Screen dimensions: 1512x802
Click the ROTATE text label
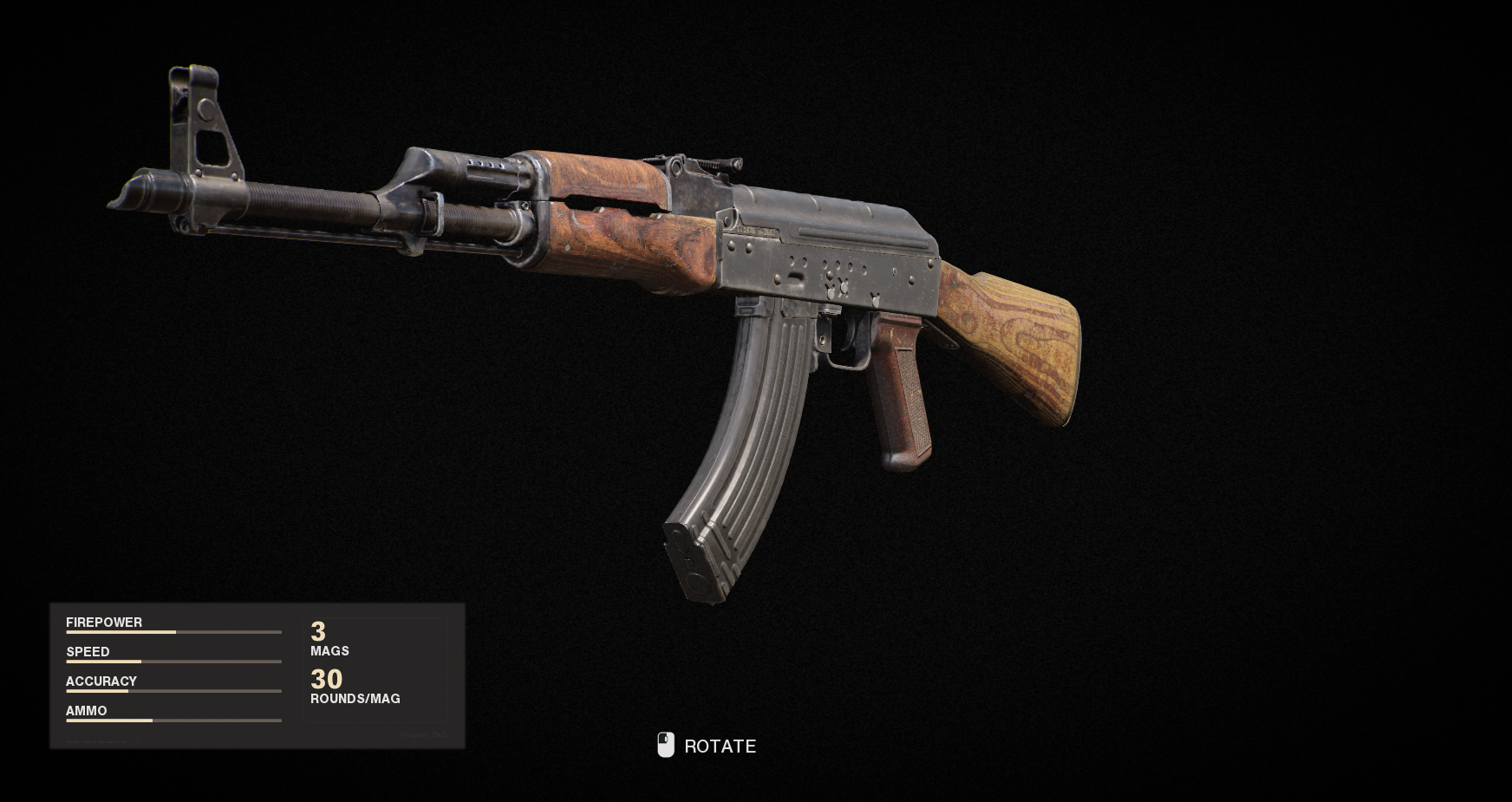[x=720, y=746]
